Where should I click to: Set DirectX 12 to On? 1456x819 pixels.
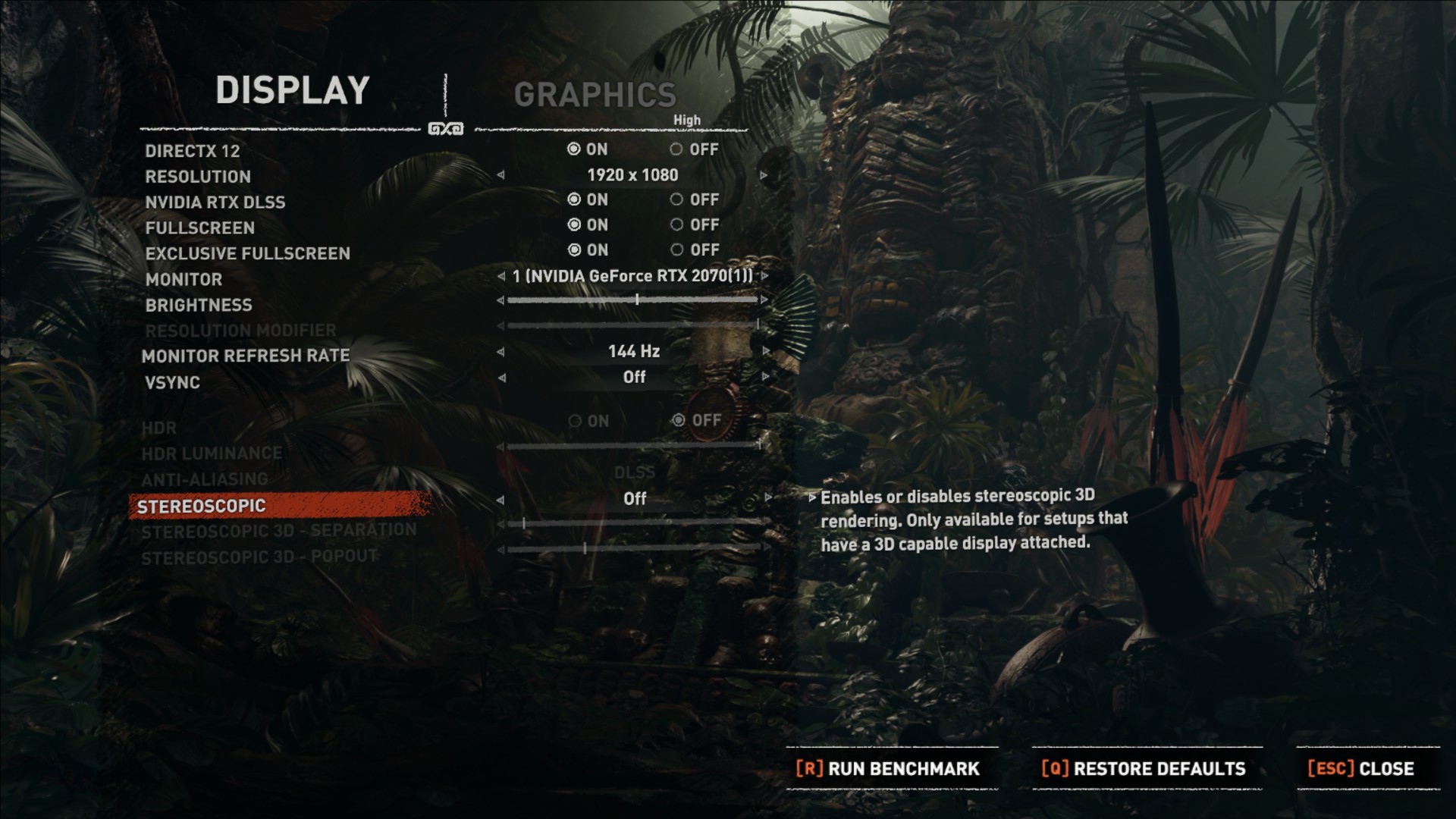(x=574, y=149)
